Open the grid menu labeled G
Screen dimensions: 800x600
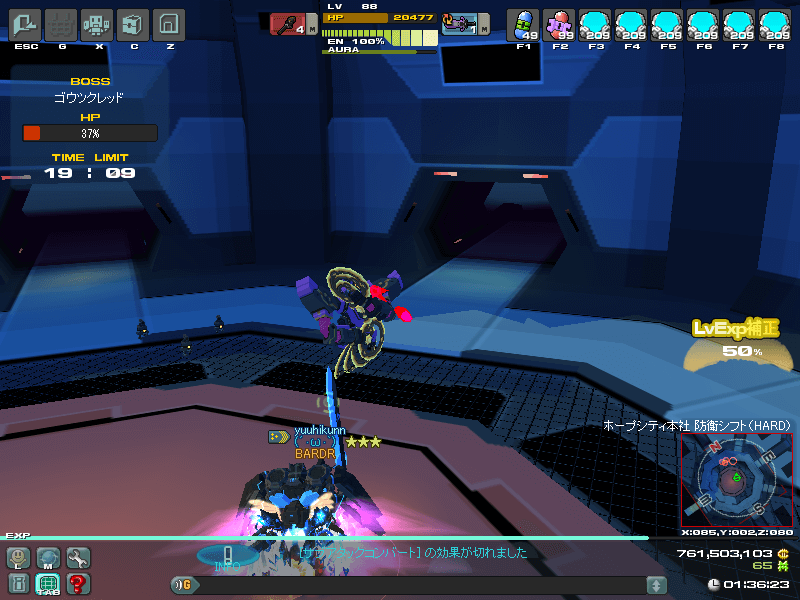point(61,24)
